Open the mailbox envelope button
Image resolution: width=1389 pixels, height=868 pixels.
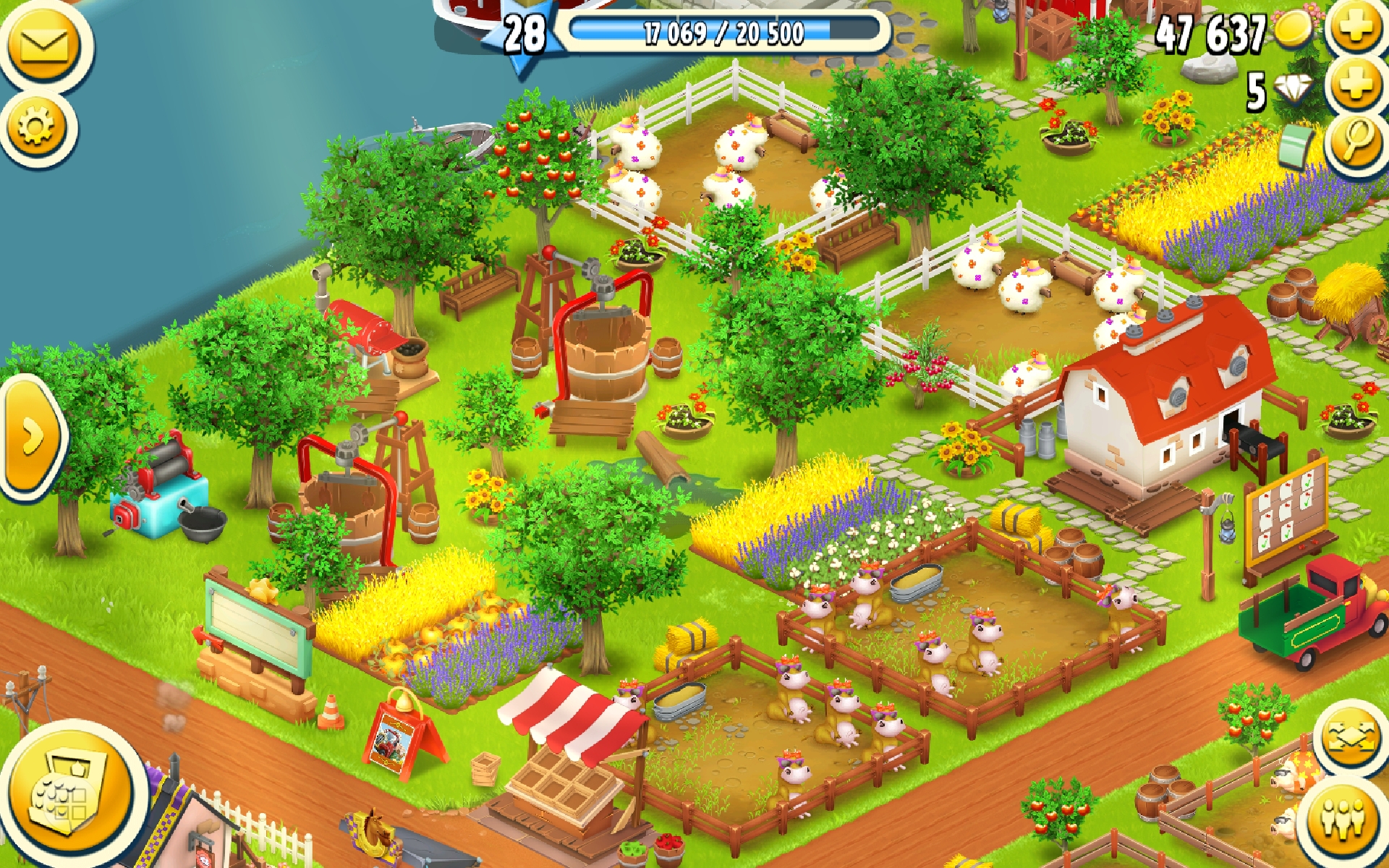pos(45,45)
